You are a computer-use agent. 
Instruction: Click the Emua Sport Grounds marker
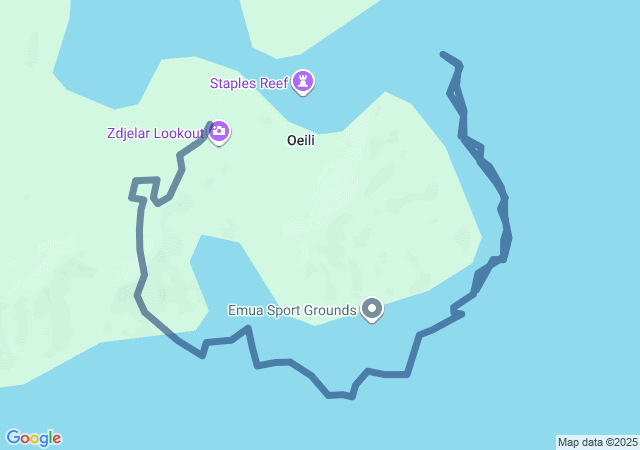pyautogui.click(x=372, y=309)
